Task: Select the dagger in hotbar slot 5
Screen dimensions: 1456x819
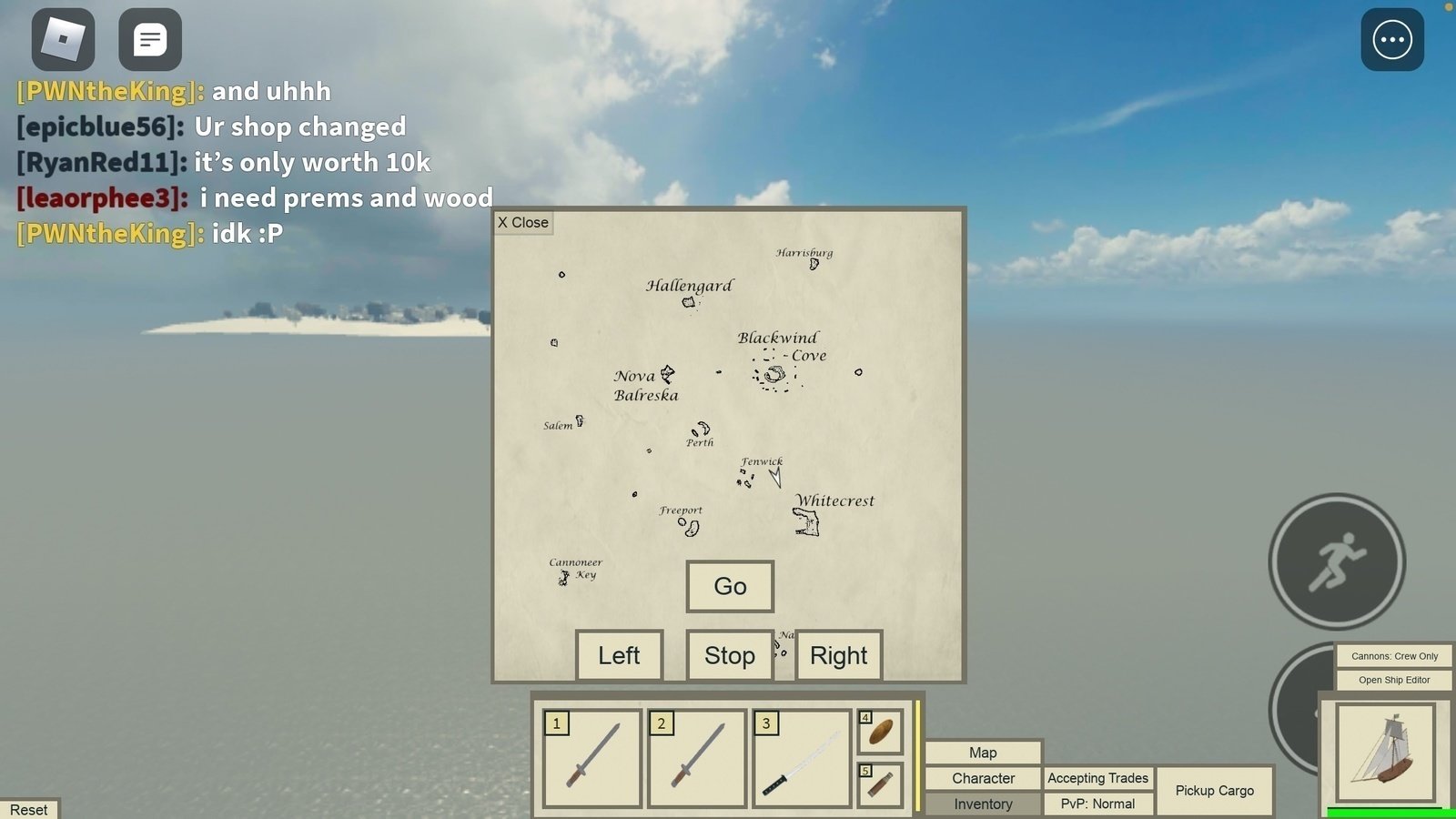Action: tap(880, 784)
